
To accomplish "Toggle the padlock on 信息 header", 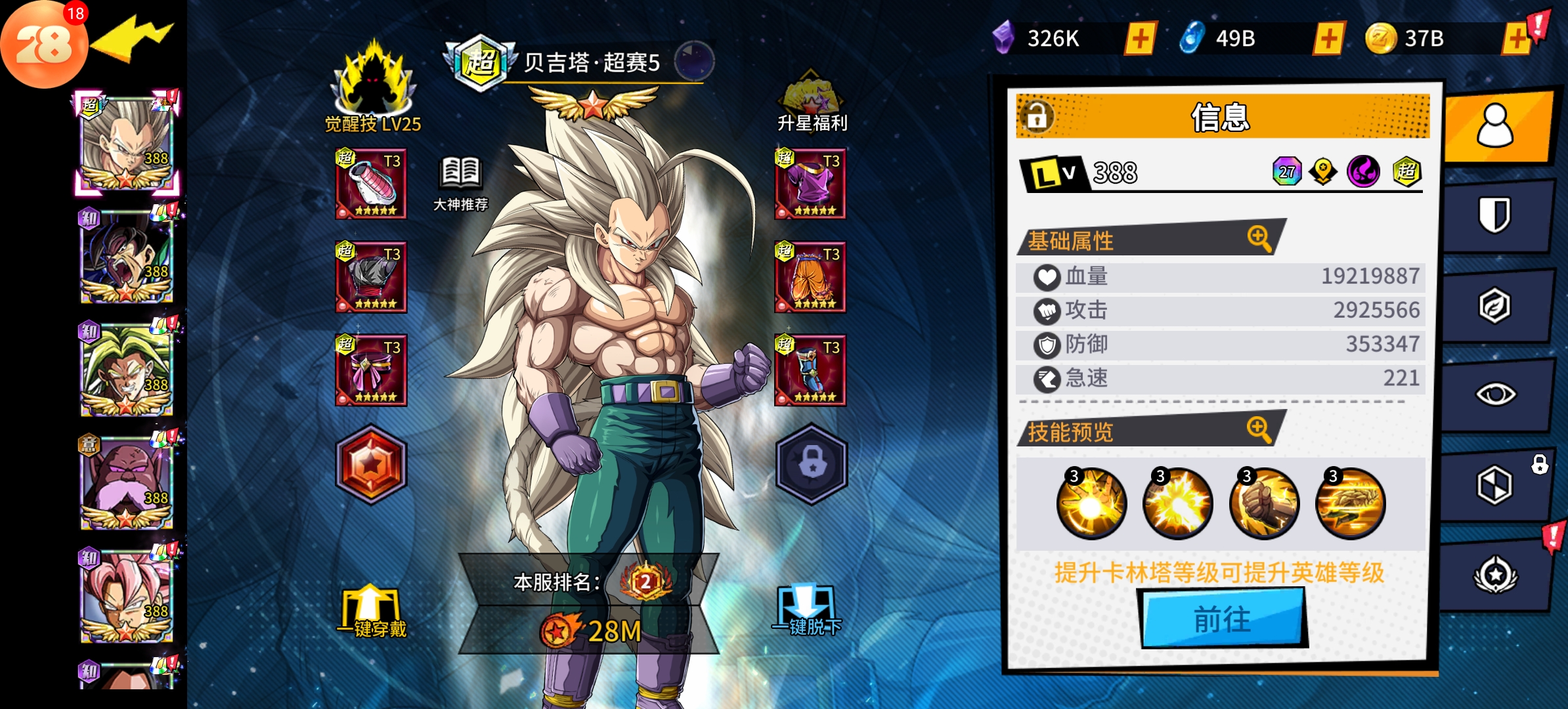I will click(1037, 117).
